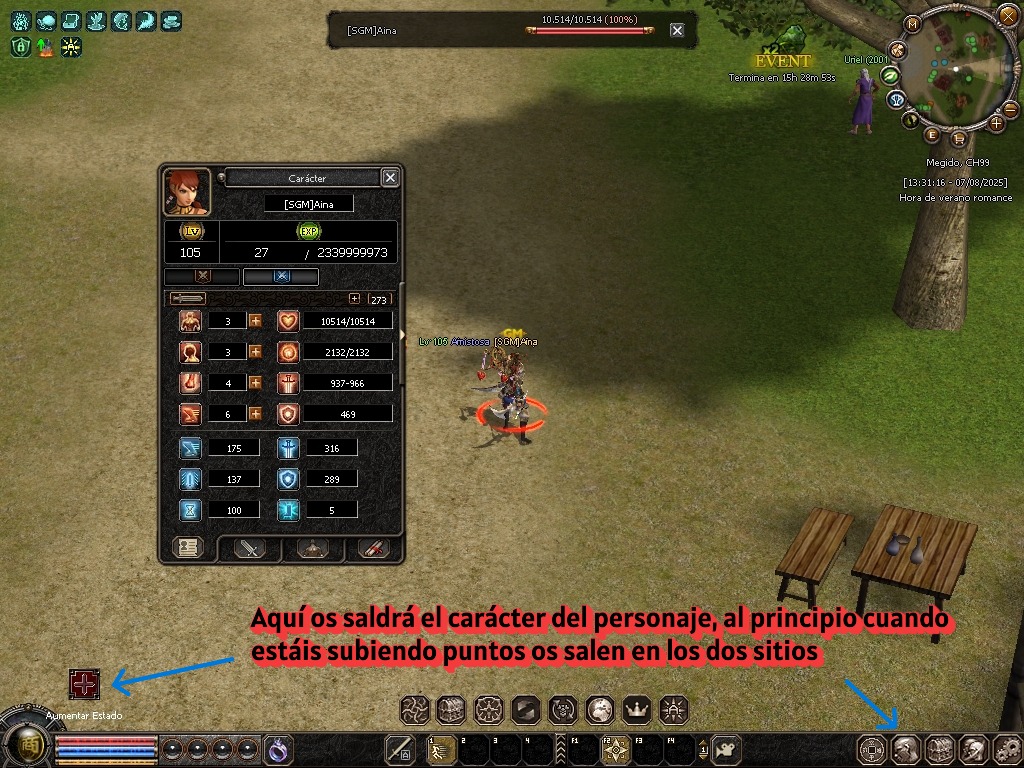The width and height of the screenshot is (1024, 768).
Task: Click the red Aumentar Estado plus icon
Action: [x=84, y=684]
